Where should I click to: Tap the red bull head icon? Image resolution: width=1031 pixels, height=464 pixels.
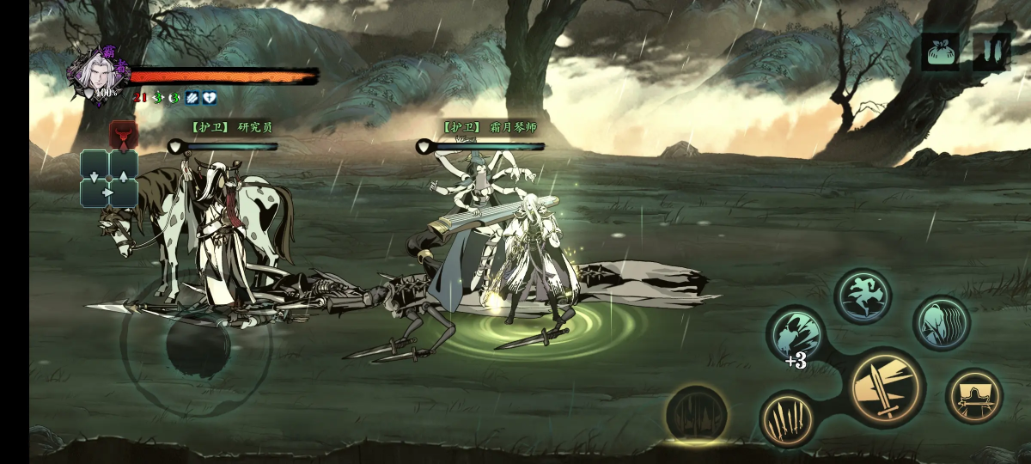click(123, 134)
